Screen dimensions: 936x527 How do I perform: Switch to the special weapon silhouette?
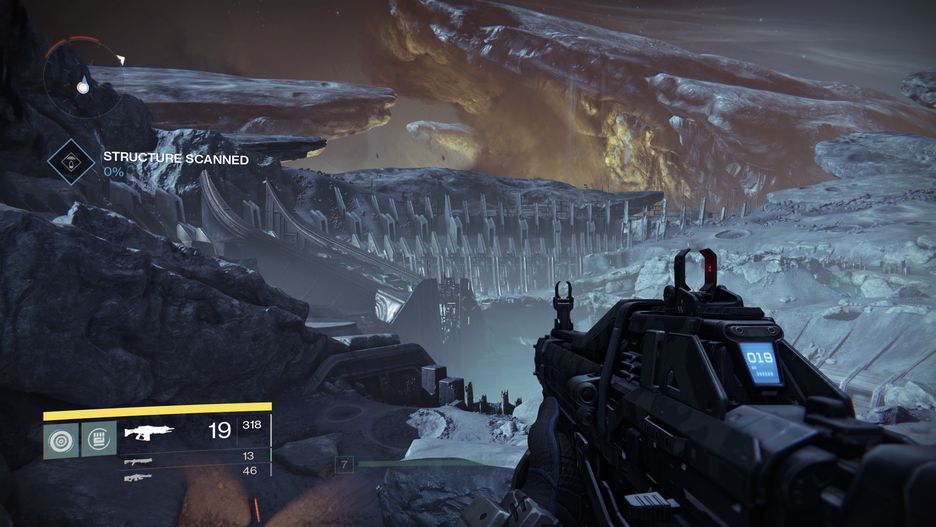(138, 461)
